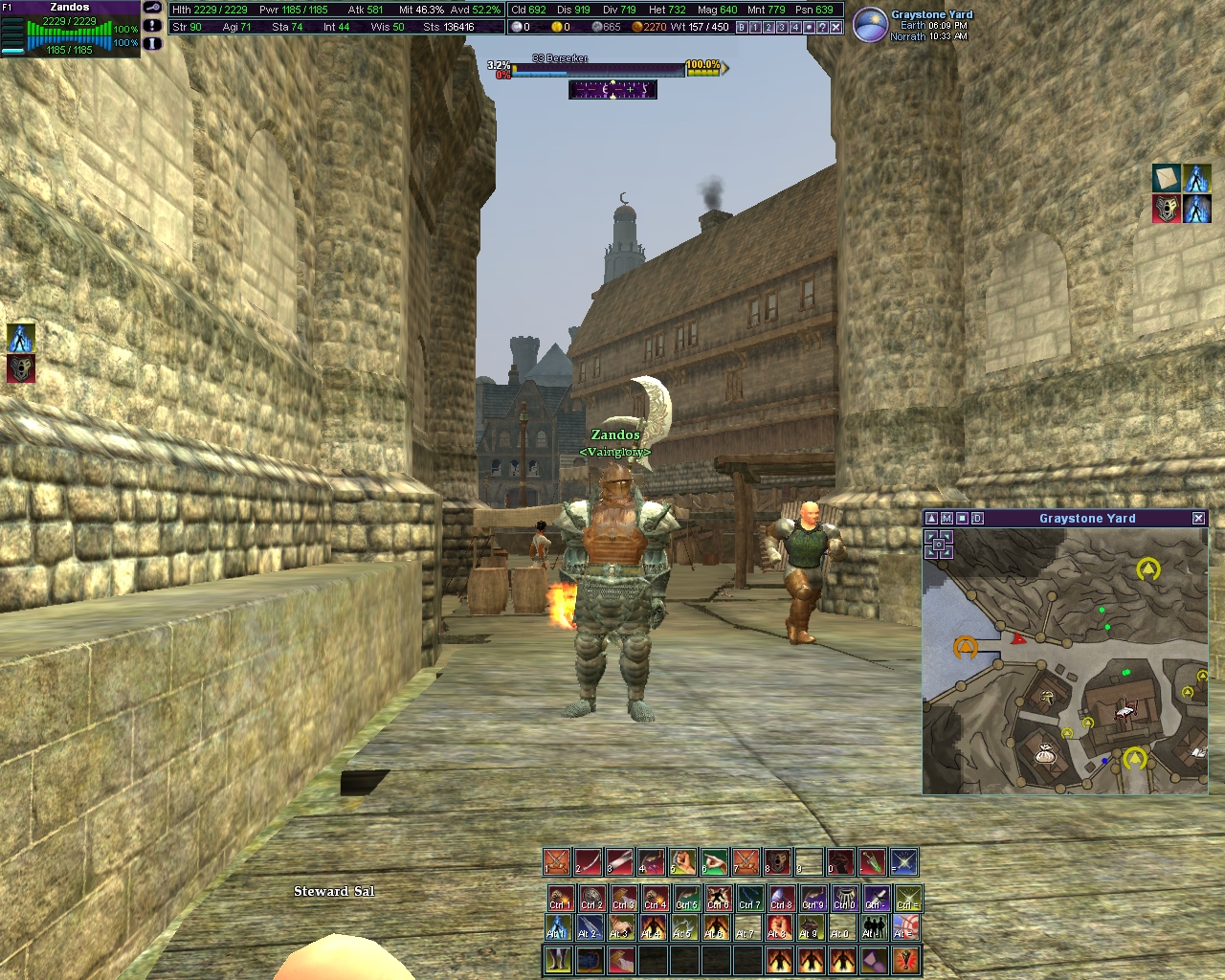Close the Graystone Yard map window
Screen dimensions: 1225x980
pos(1198,519)
